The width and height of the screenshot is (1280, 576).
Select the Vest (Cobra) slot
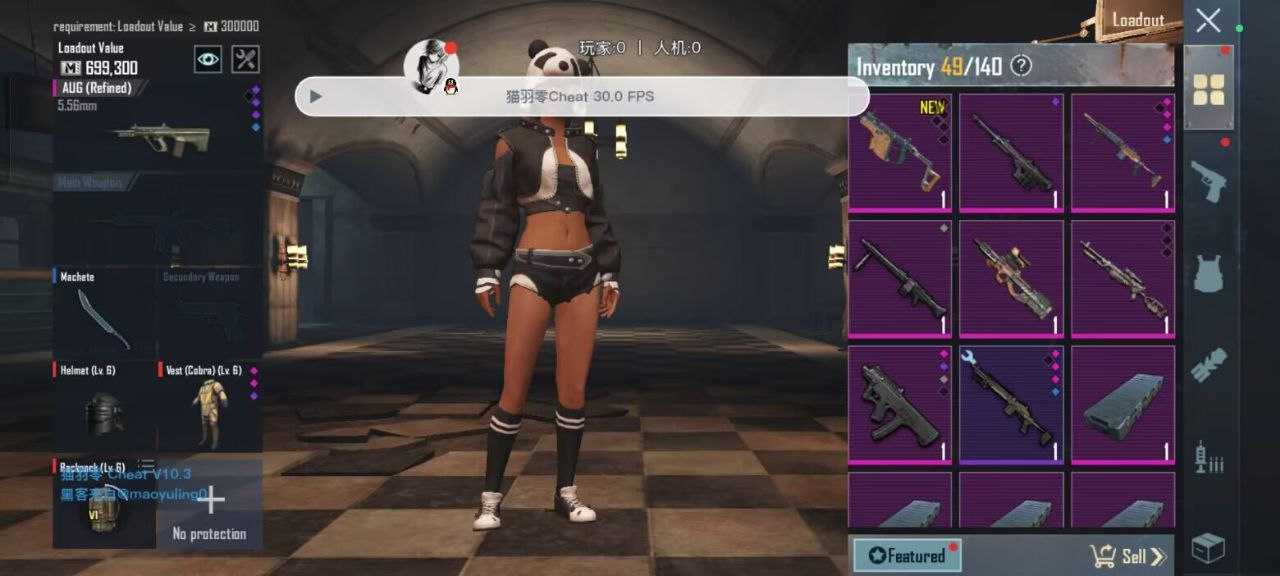[x=210, y=407]
